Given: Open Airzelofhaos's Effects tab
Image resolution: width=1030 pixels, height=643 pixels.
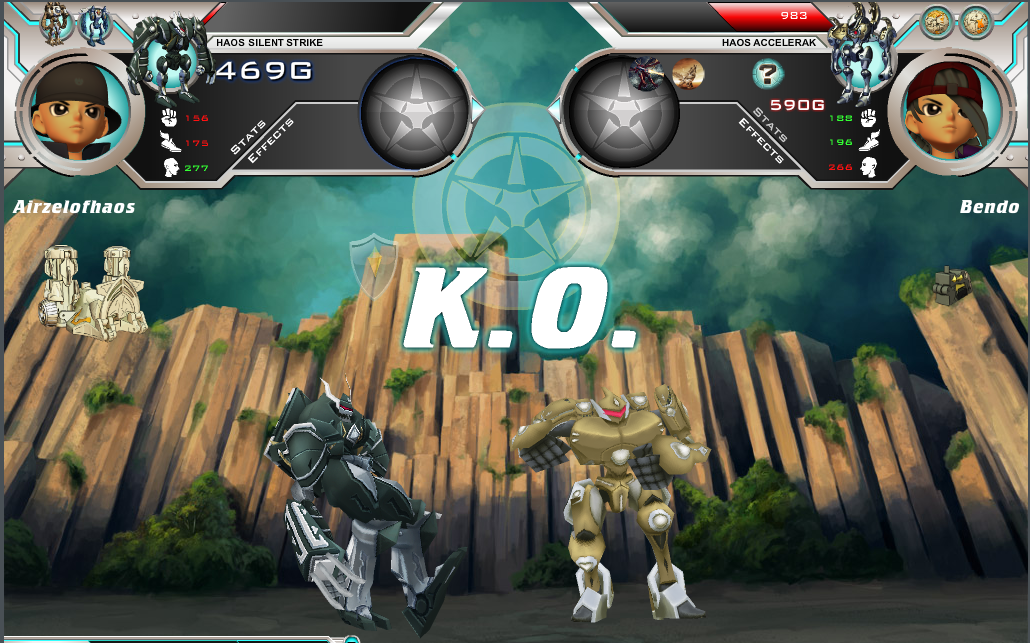Looking at the screenshot, I should 270,141.
